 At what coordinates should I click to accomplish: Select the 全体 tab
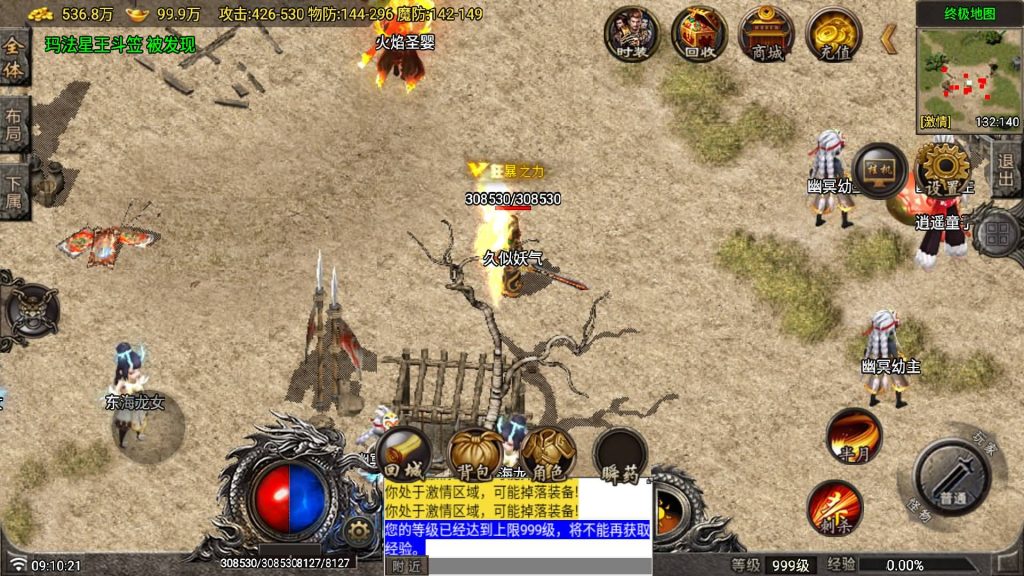[x=14, y=58]
